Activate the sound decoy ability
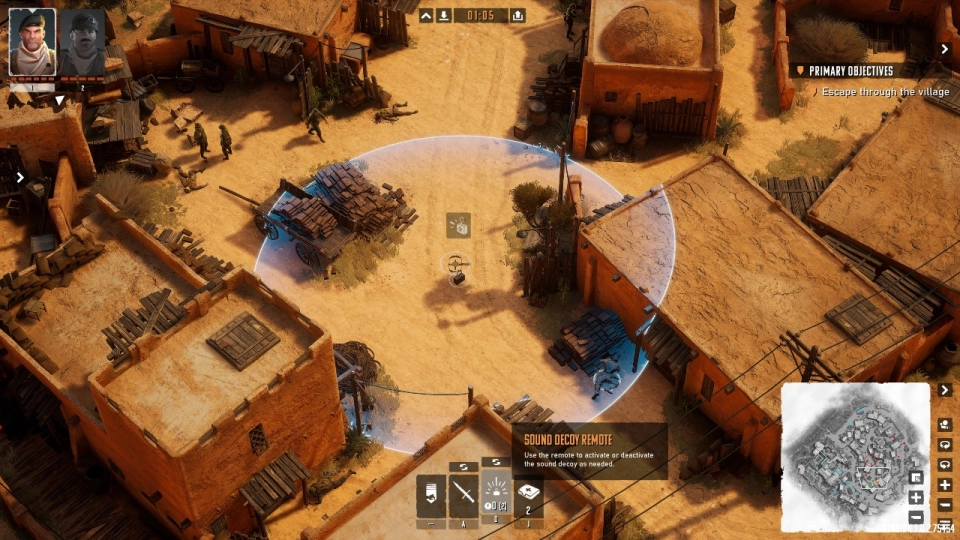960x540 pixels. pos(496,493)
